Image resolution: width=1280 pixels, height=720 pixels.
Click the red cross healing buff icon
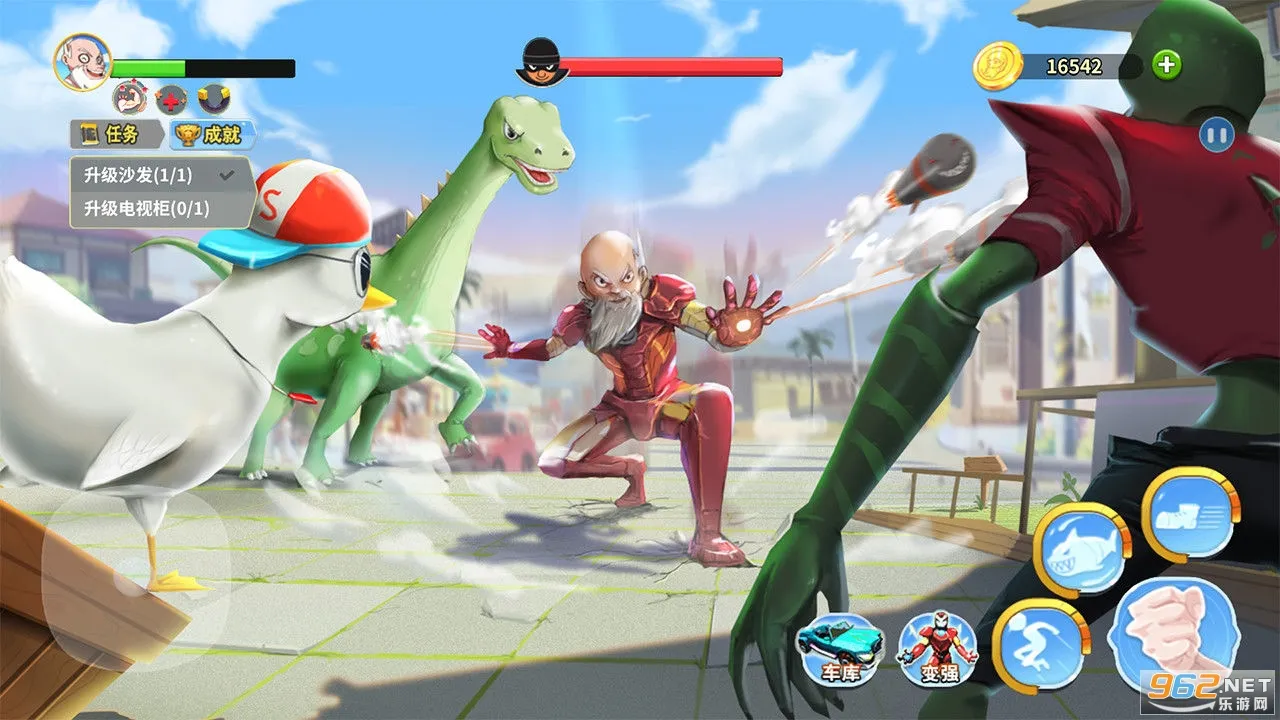[171, 99]
